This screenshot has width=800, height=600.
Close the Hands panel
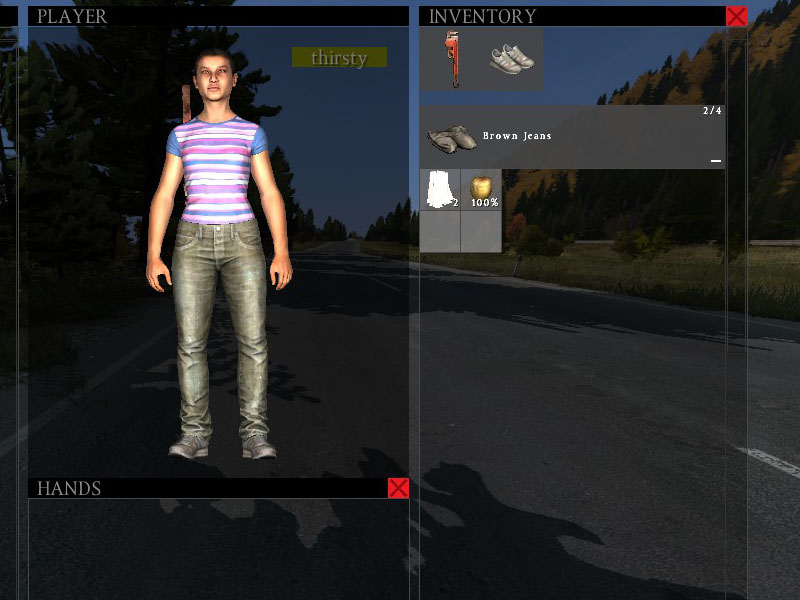(398, 488)
